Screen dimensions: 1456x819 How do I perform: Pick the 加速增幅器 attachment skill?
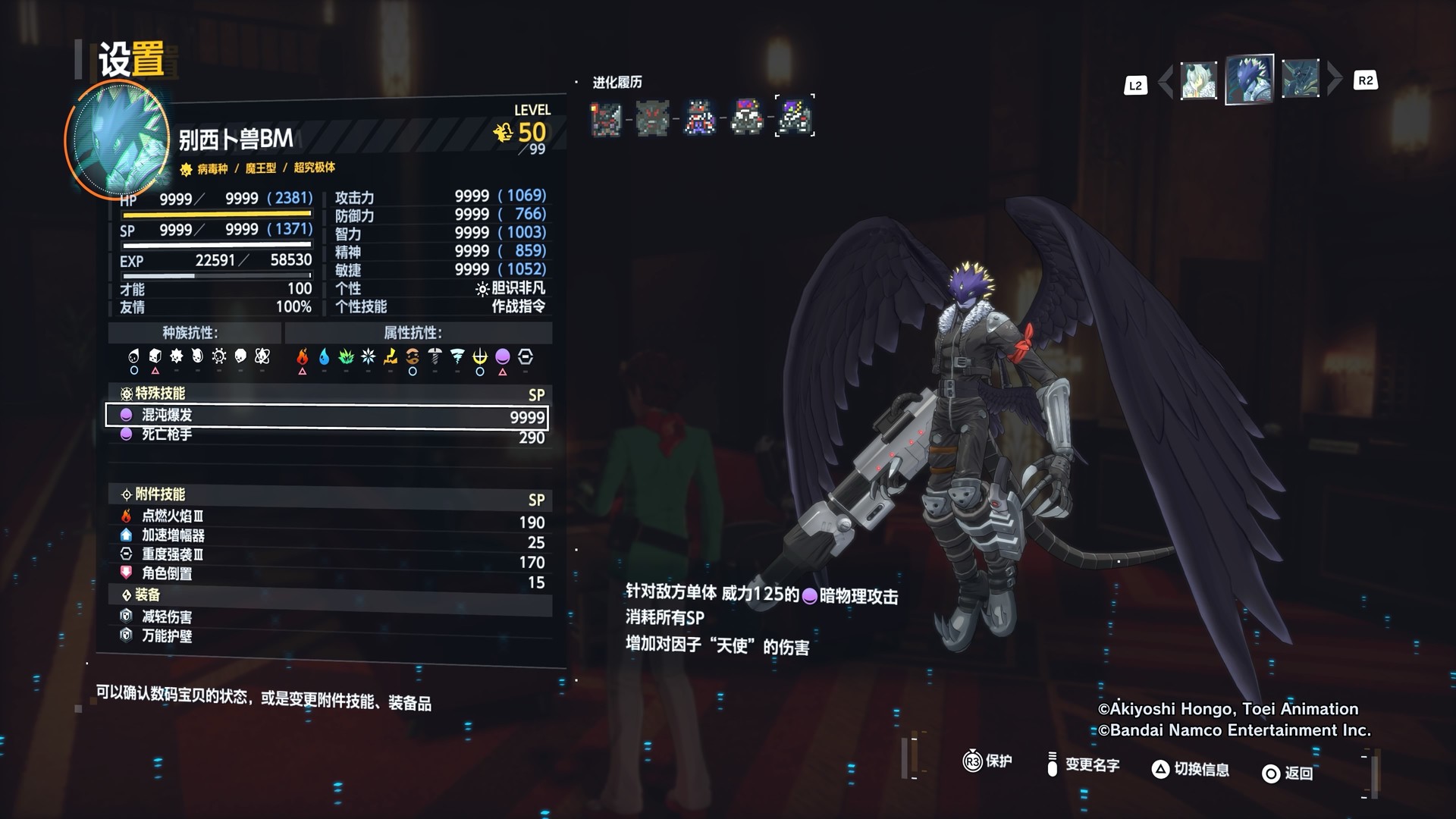click(326, 536)
